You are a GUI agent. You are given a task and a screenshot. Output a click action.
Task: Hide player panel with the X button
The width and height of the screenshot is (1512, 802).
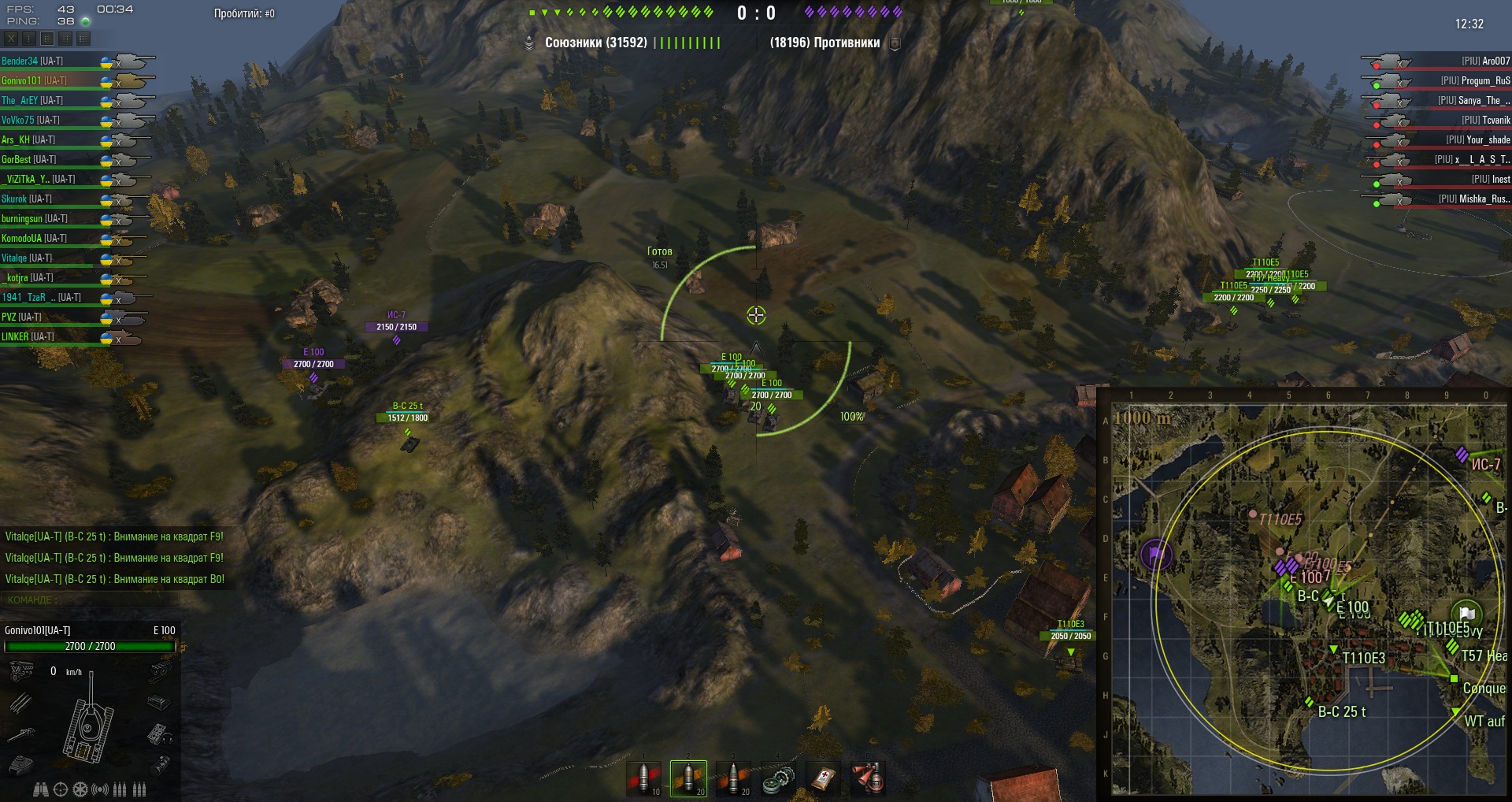click(x=11, y=38)
